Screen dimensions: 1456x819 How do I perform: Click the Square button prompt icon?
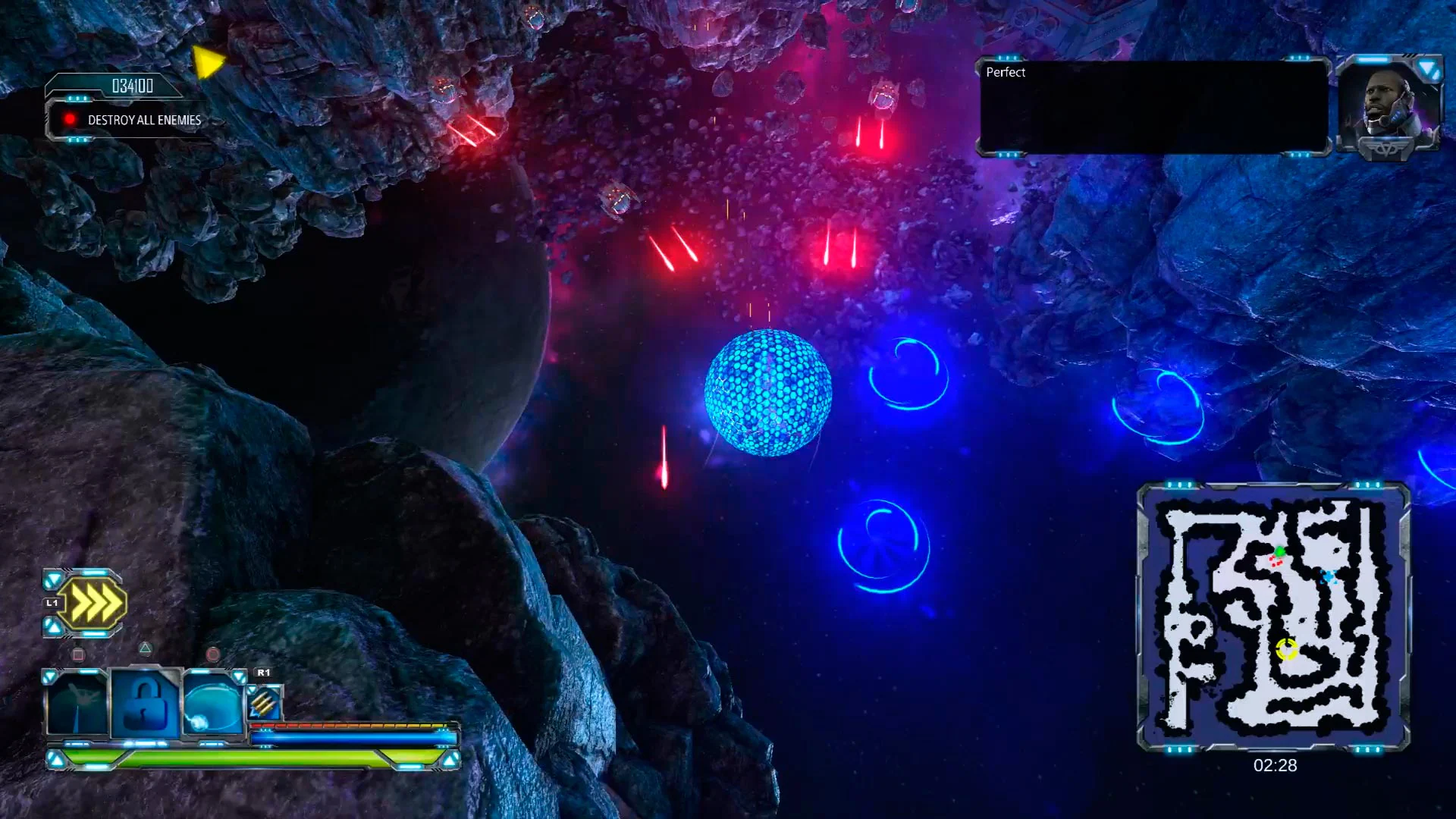click(80, 653)
